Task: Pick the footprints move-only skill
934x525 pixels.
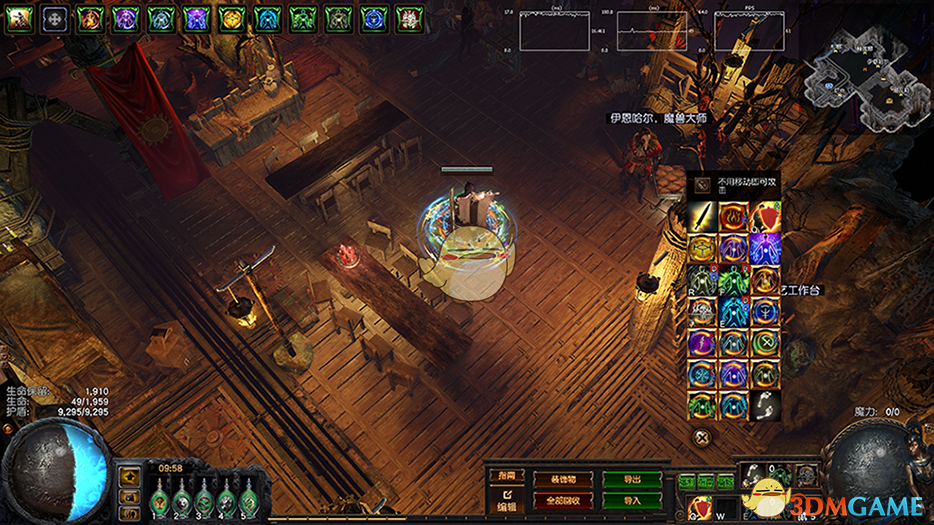Action: coord(766,404)
